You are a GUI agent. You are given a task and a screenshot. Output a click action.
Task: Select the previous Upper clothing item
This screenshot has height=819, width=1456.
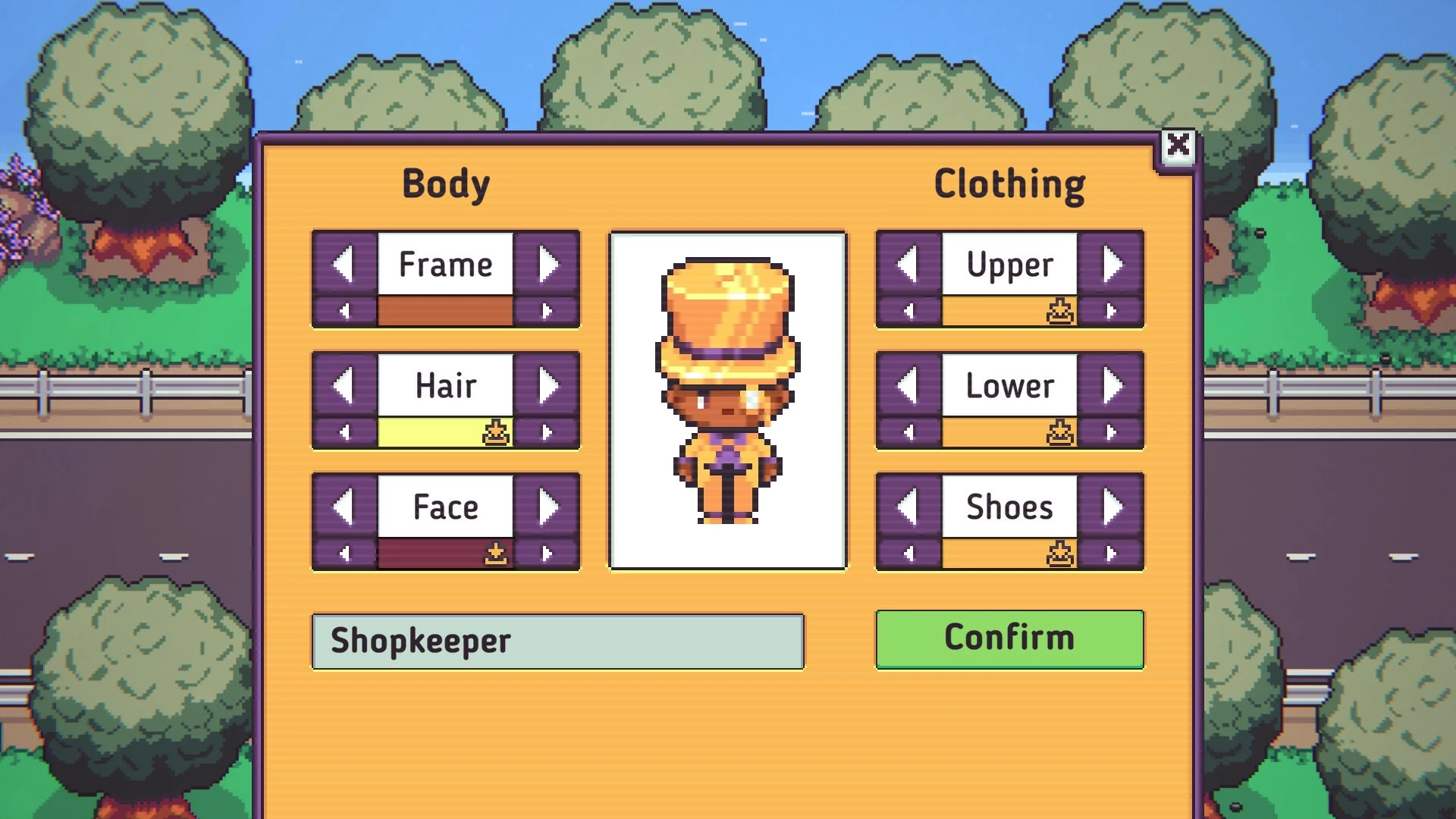tap(908, 265)
